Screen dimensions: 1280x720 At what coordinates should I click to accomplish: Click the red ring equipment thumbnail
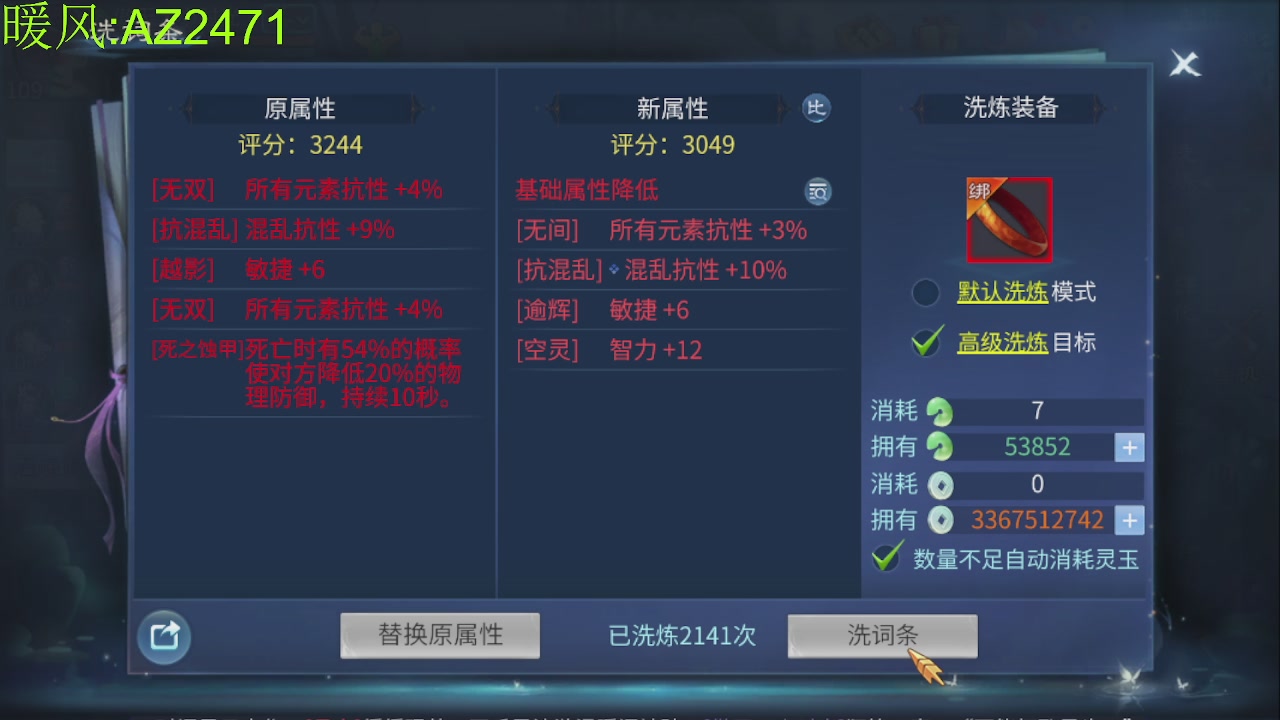tap(1009, 220)
